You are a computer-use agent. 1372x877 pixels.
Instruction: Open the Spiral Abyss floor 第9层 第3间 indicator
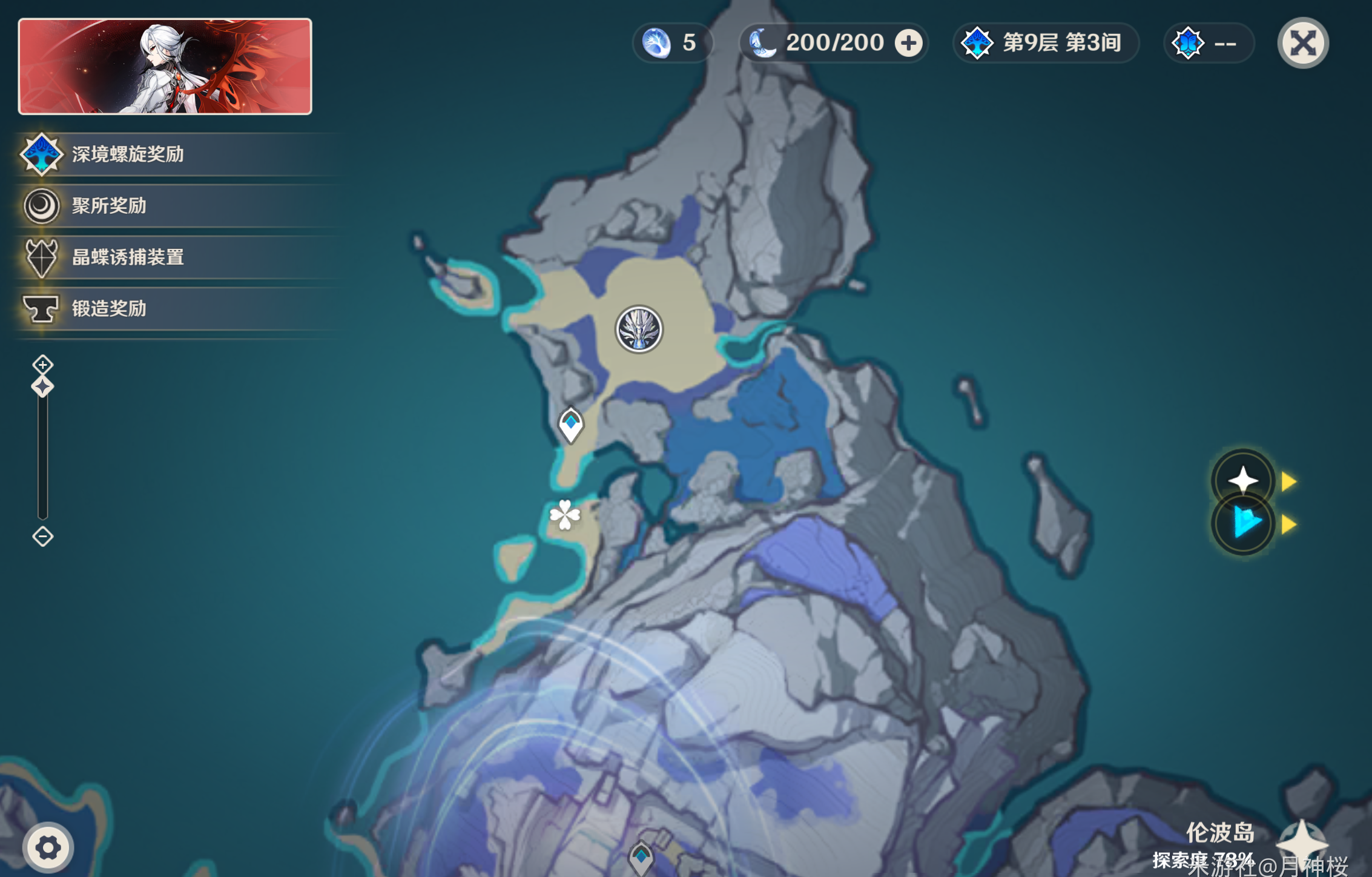click(1046, 43)
